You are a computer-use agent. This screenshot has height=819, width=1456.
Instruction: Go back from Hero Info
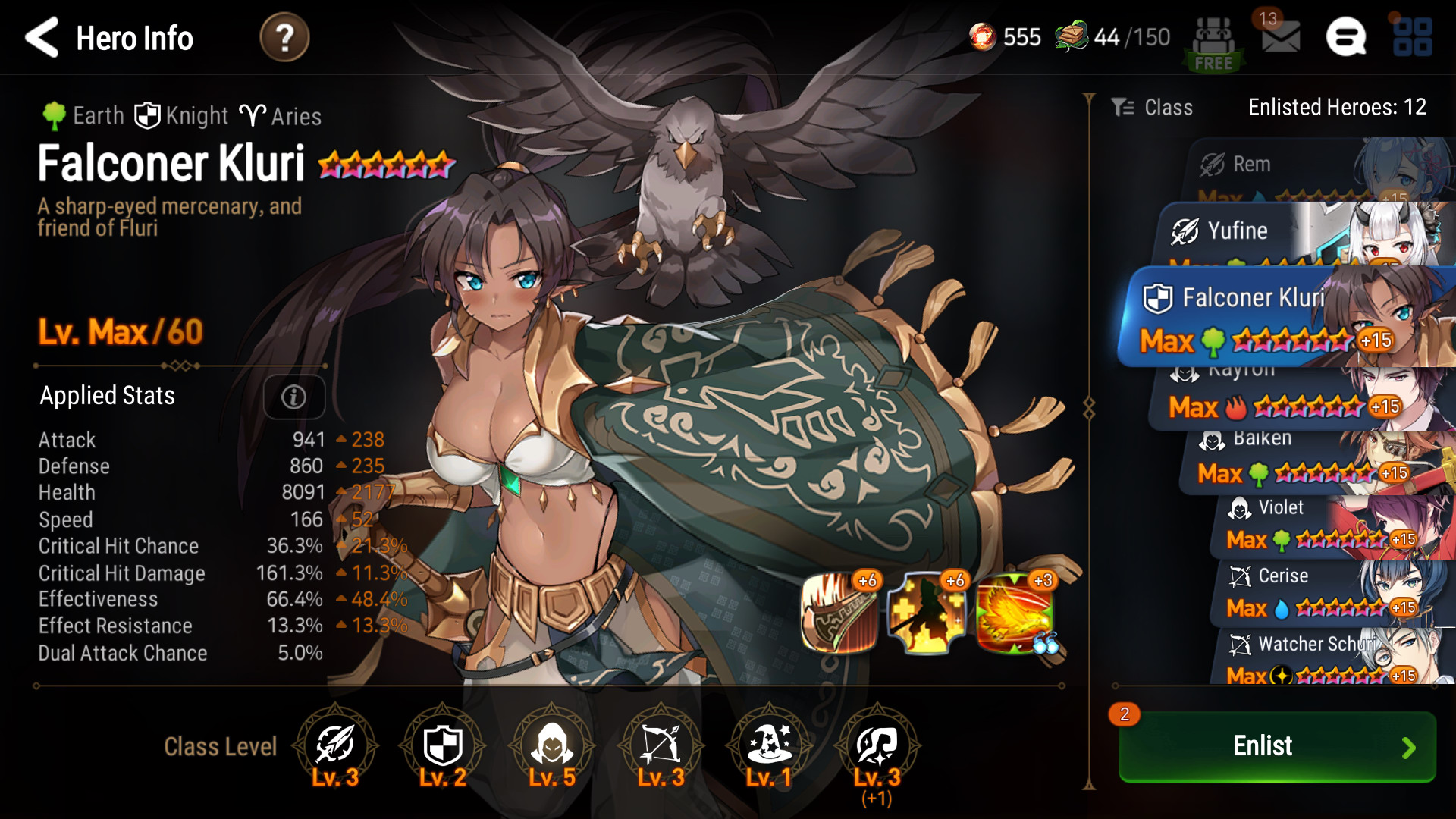pos(42,38)
